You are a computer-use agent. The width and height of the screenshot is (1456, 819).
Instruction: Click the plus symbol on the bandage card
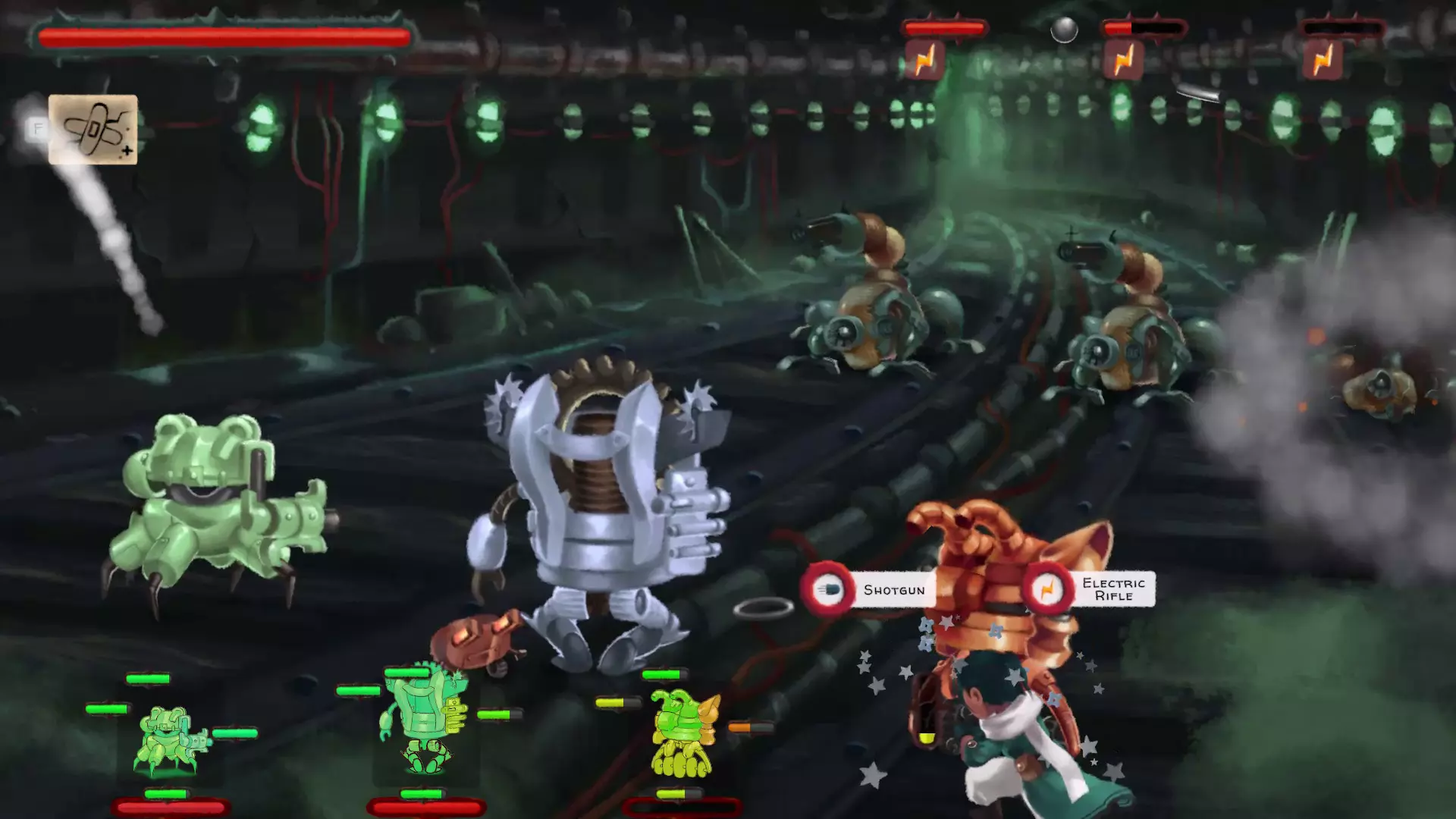[x=126, y=151]
